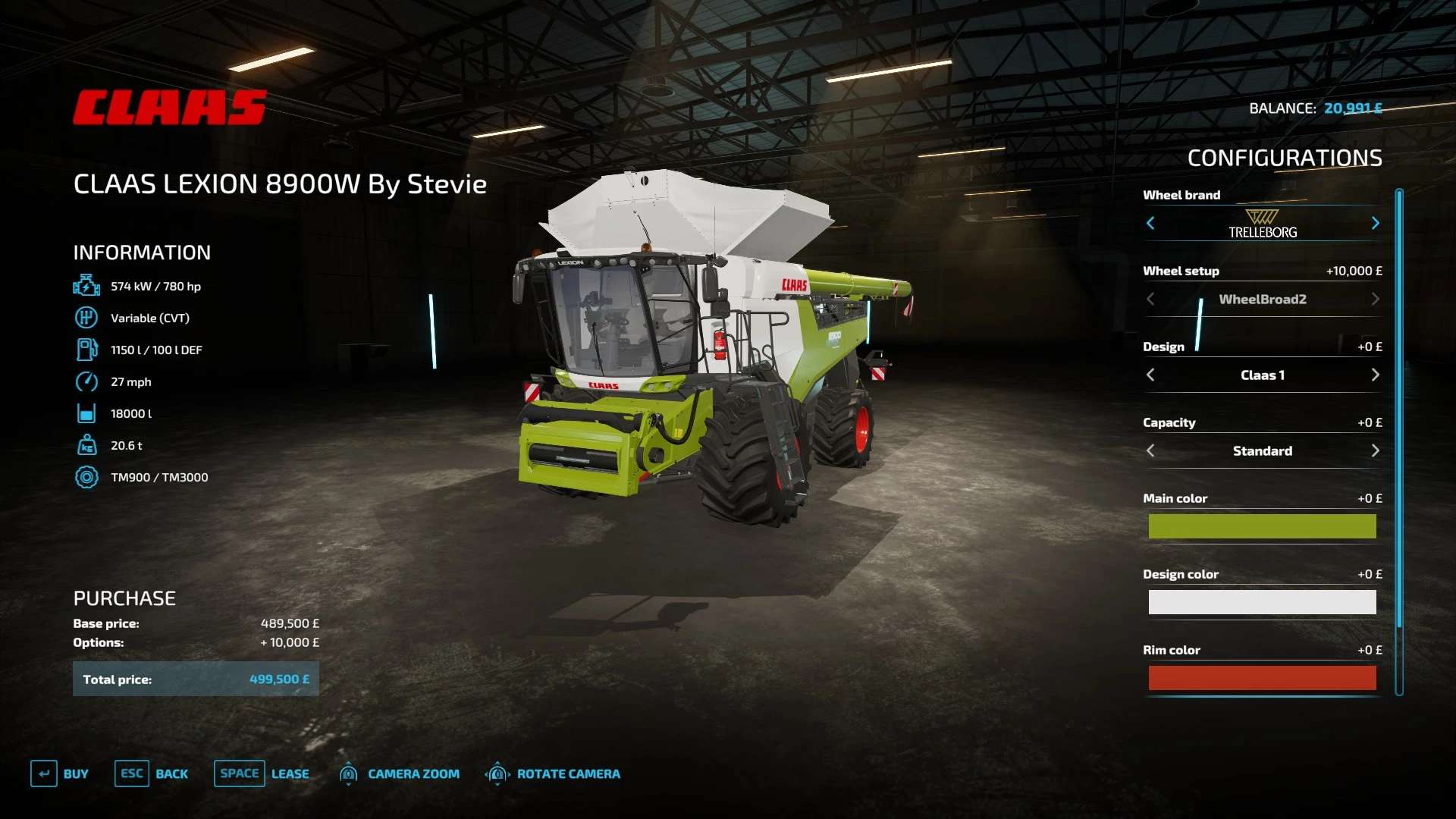Select previous wheel brand before Trelleborg
Image resolution: width=1456 pixels, height=819 pixels.
coord(1150,223)
